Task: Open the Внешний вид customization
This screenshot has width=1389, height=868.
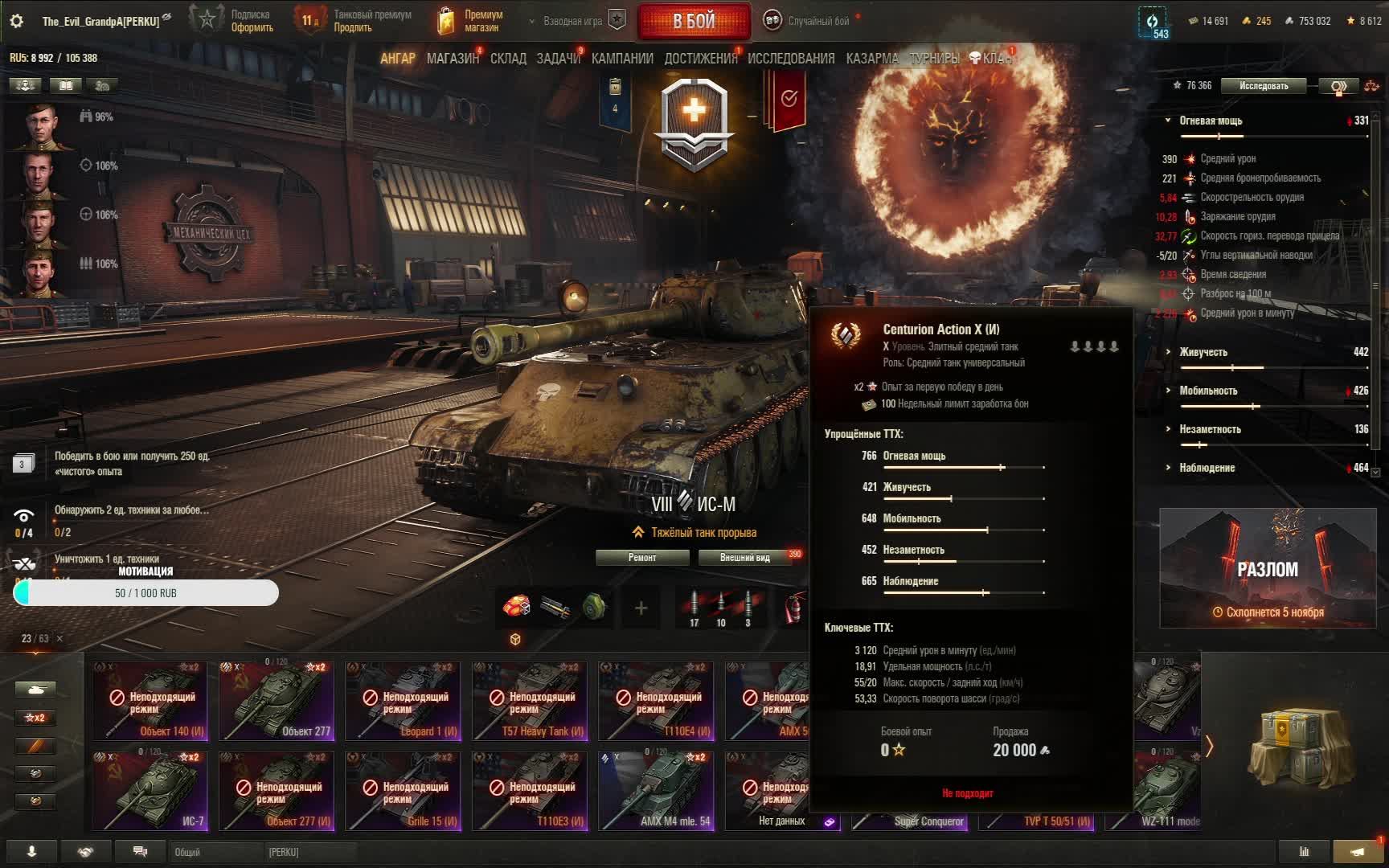Action: (745, 558)
